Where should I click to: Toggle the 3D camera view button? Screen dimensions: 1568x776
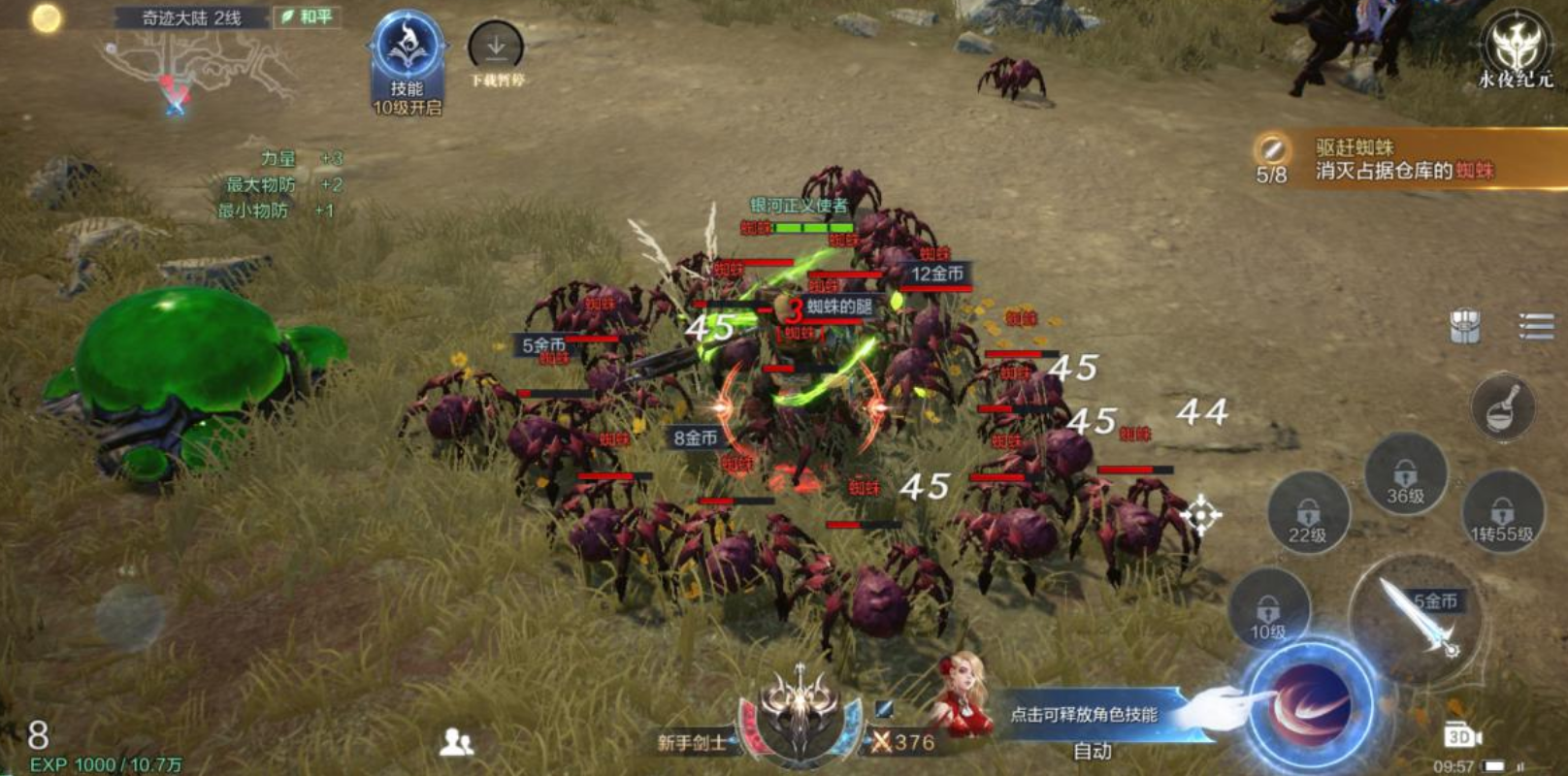[x=1461, y=736]
